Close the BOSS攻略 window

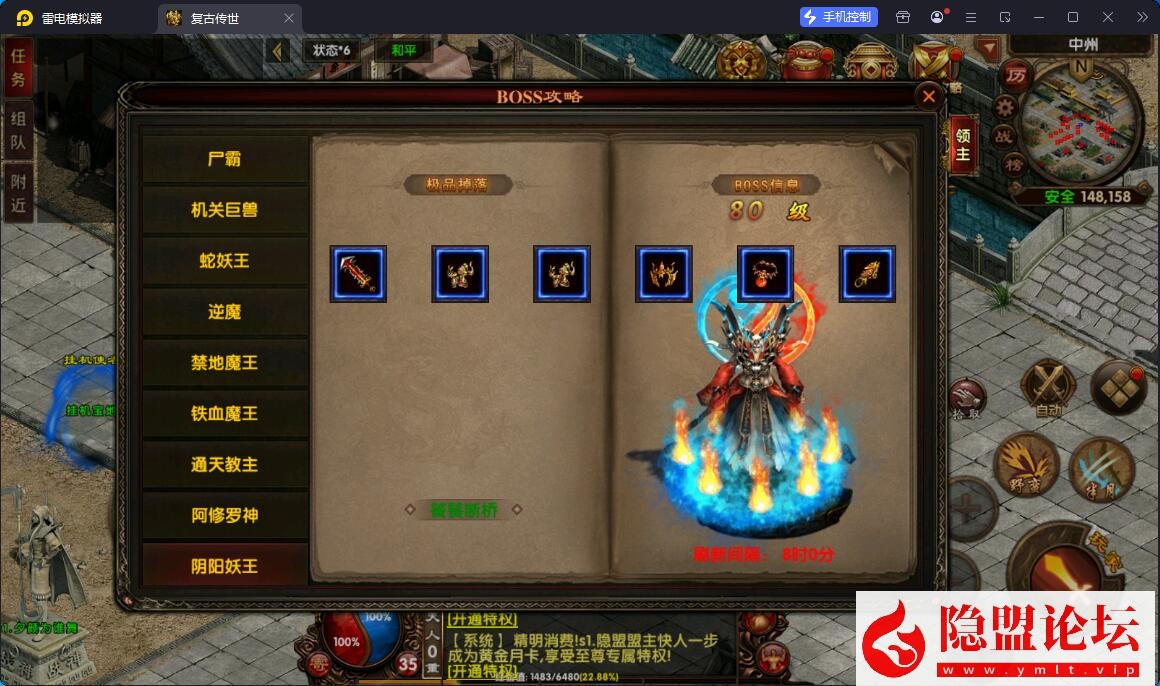point(929,96)
